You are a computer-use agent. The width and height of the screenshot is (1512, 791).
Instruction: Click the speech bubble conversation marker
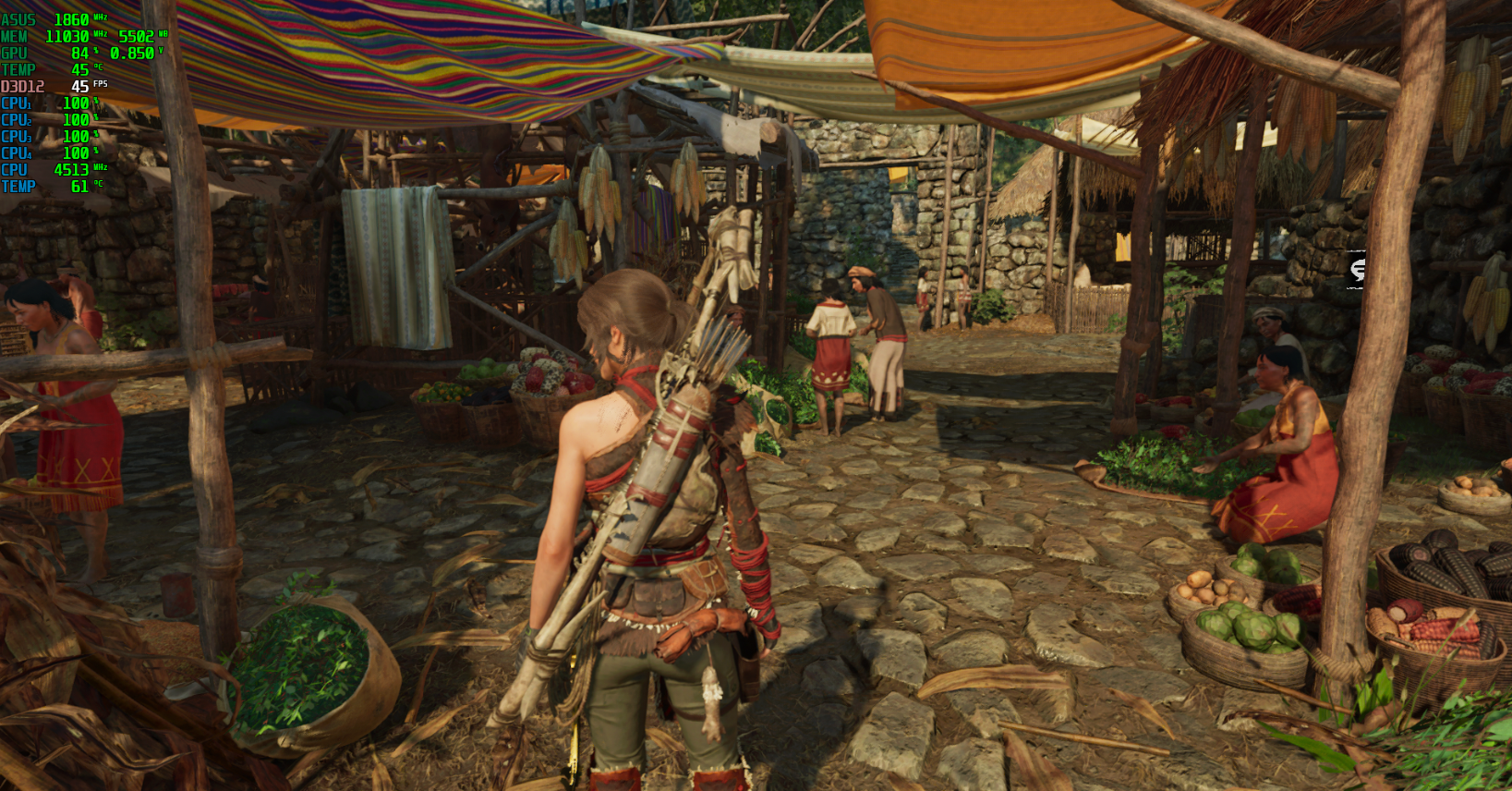[1358, 270]
